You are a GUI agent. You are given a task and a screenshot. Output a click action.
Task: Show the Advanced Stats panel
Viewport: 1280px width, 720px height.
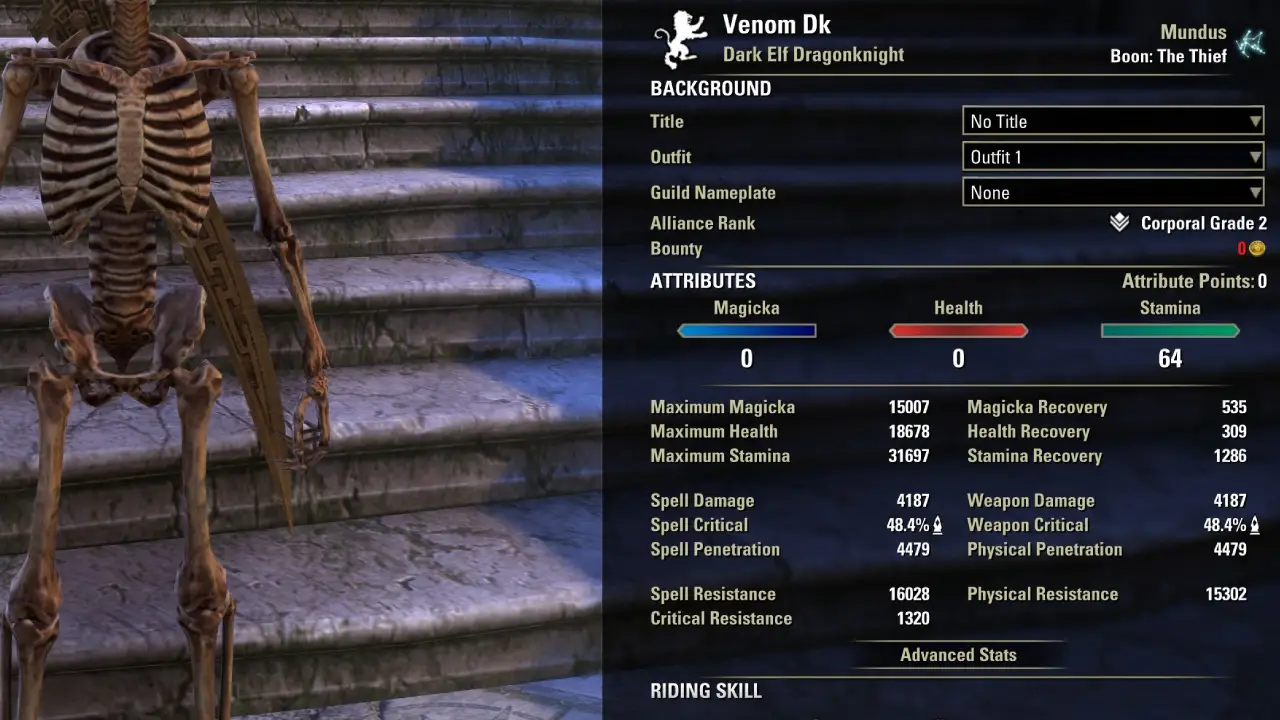[958, 655]
